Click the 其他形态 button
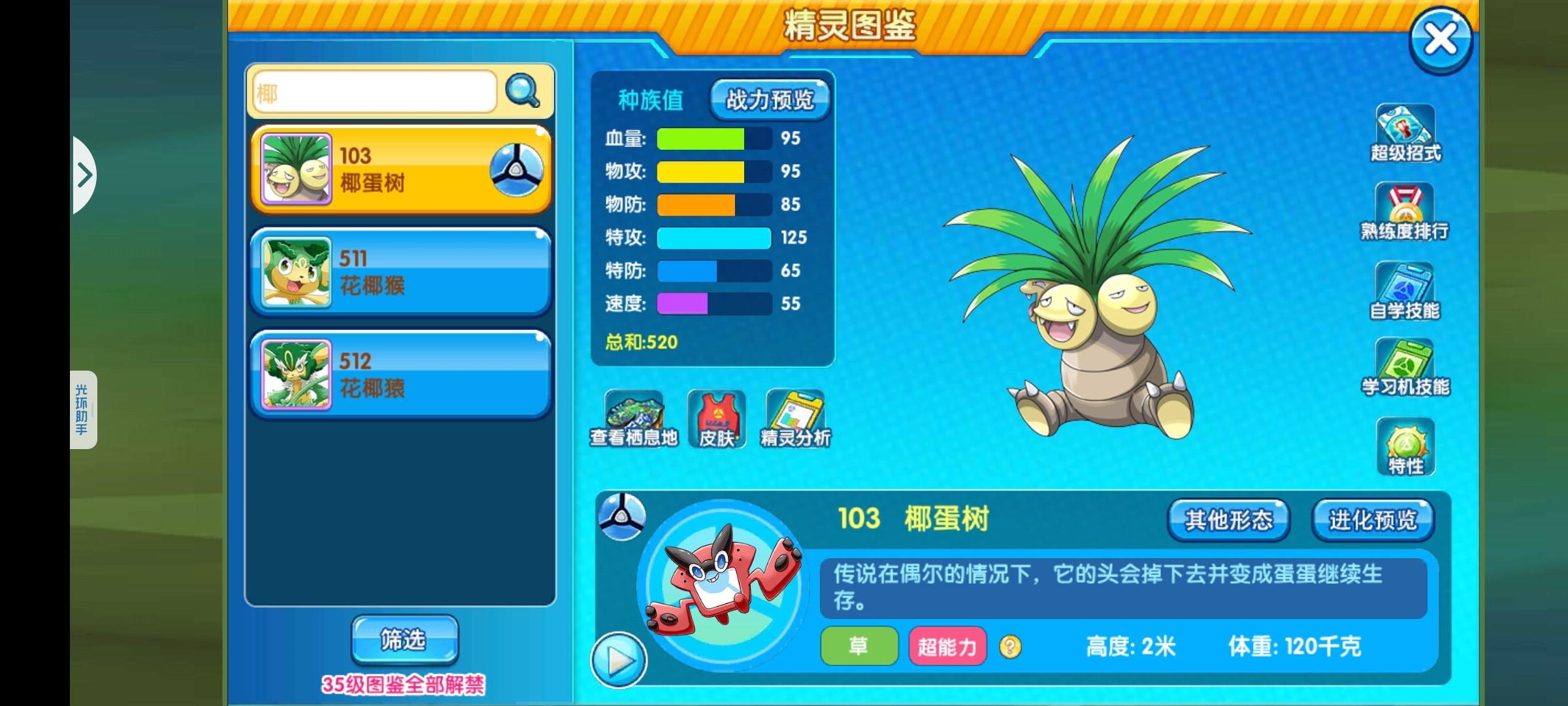1568x706 pixels. tap(1228, 520)
